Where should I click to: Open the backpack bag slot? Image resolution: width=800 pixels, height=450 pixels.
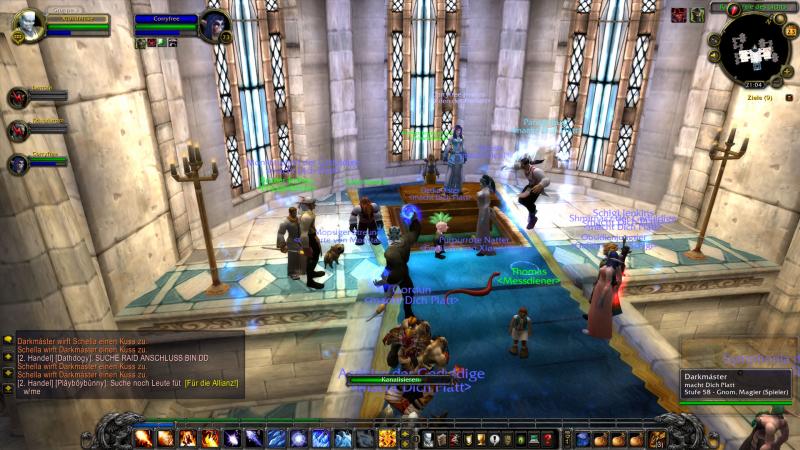(x=656, y=439)
